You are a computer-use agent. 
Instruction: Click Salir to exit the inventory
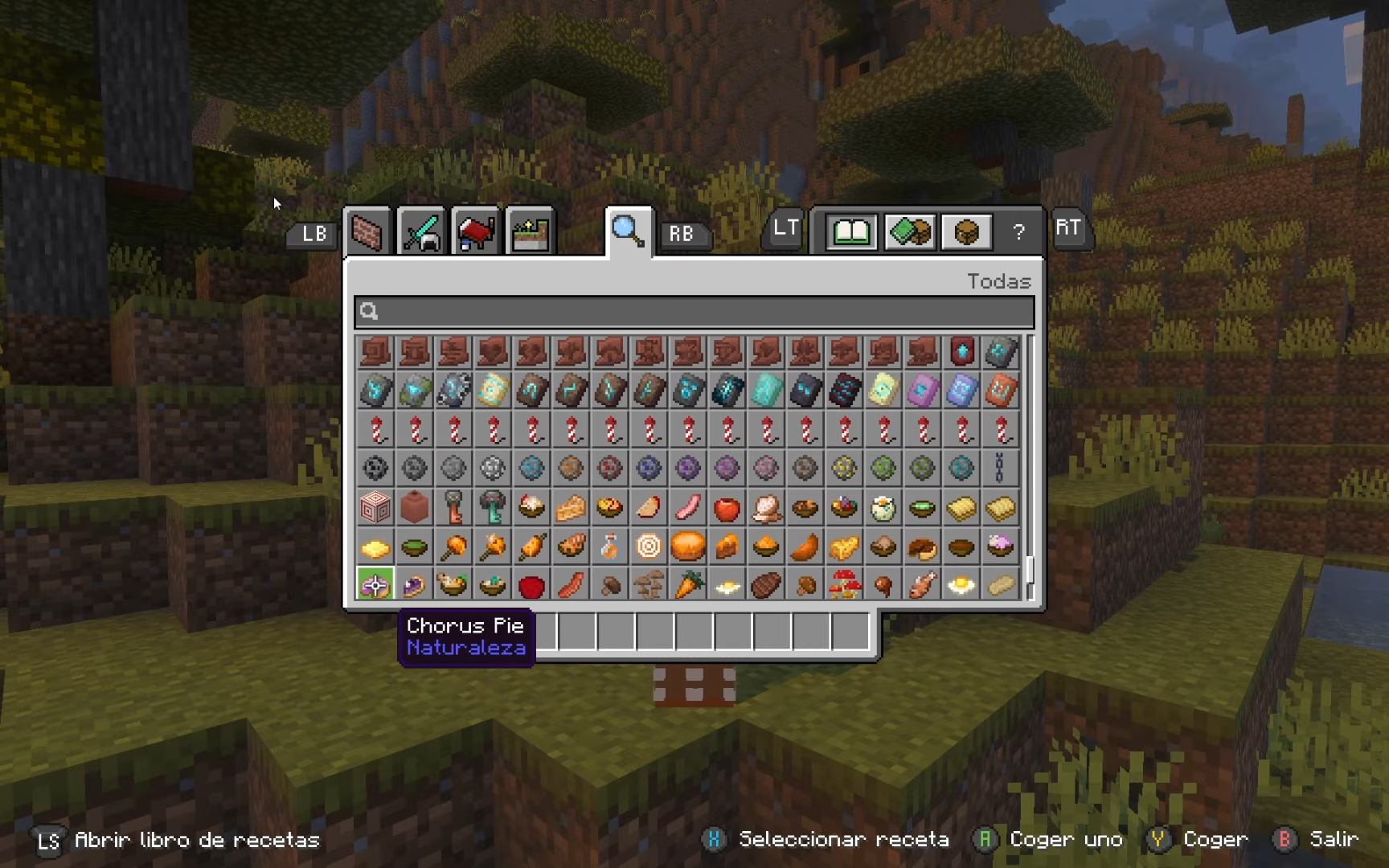click(x=1334, y=839)
